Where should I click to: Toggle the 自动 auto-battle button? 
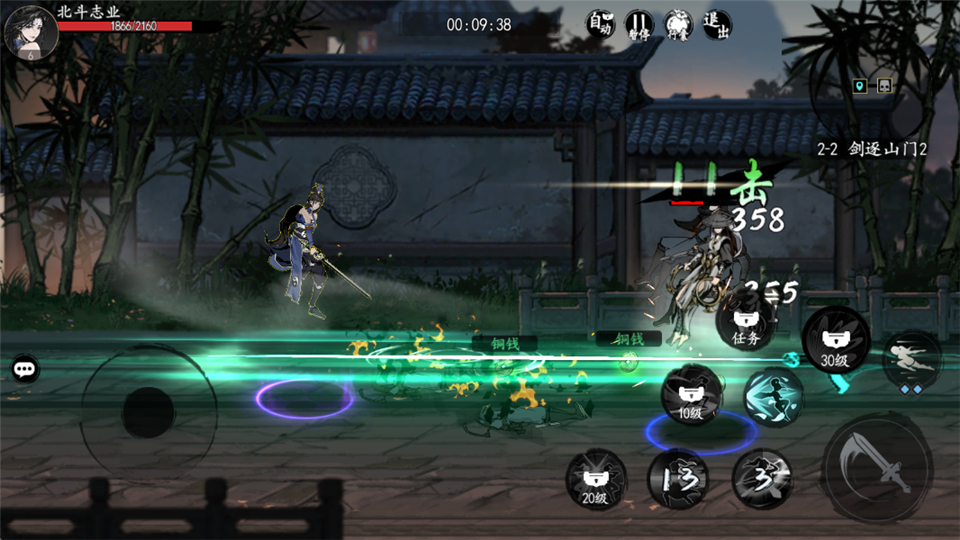(599, 24)
